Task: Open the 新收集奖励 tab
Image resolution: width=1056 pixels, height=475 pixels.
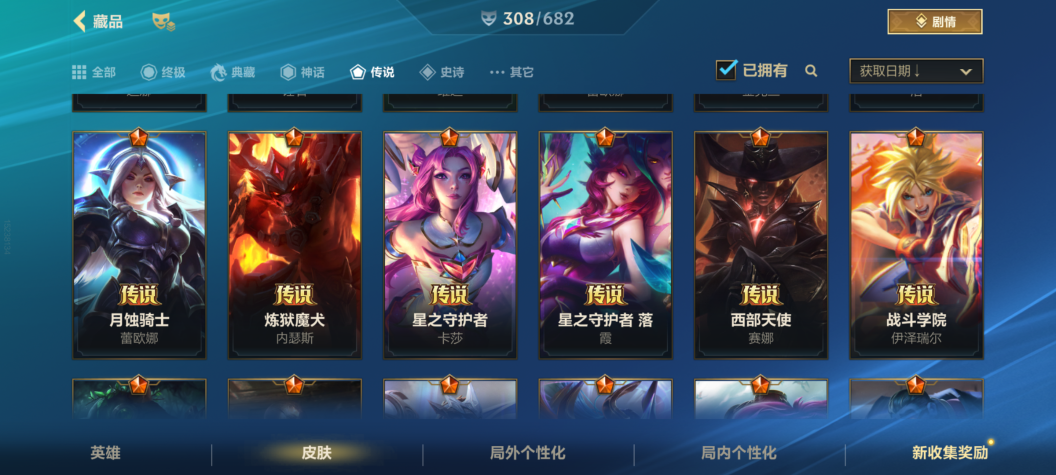Action: click(949, 453)
